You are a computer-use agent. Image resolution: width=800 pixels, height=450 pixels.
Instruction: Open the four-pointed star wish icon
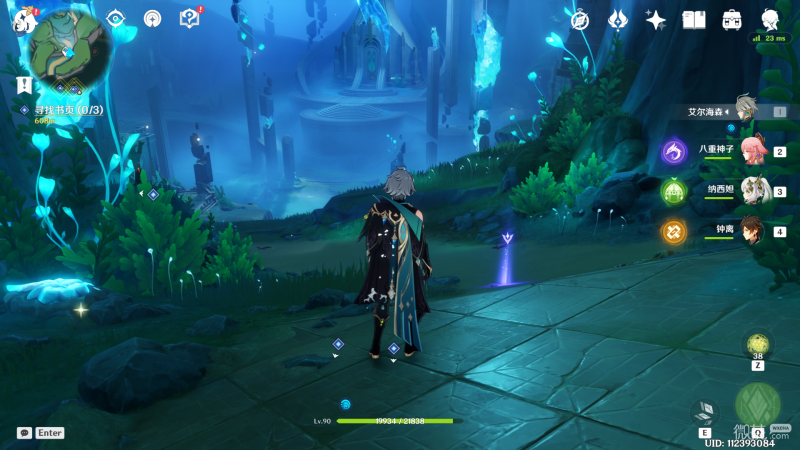[x=656, y=20]
